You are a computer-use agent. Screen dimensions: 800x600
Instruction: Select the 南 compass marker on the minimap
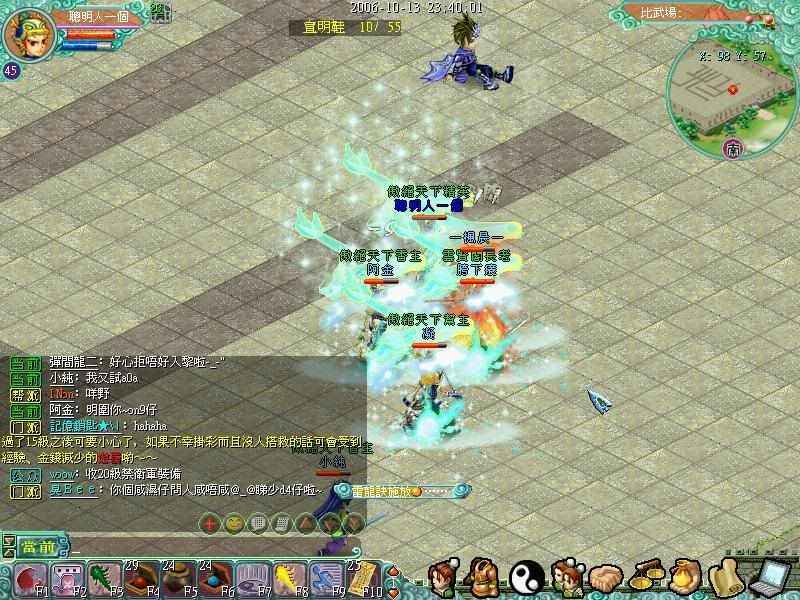pos(734,149)
